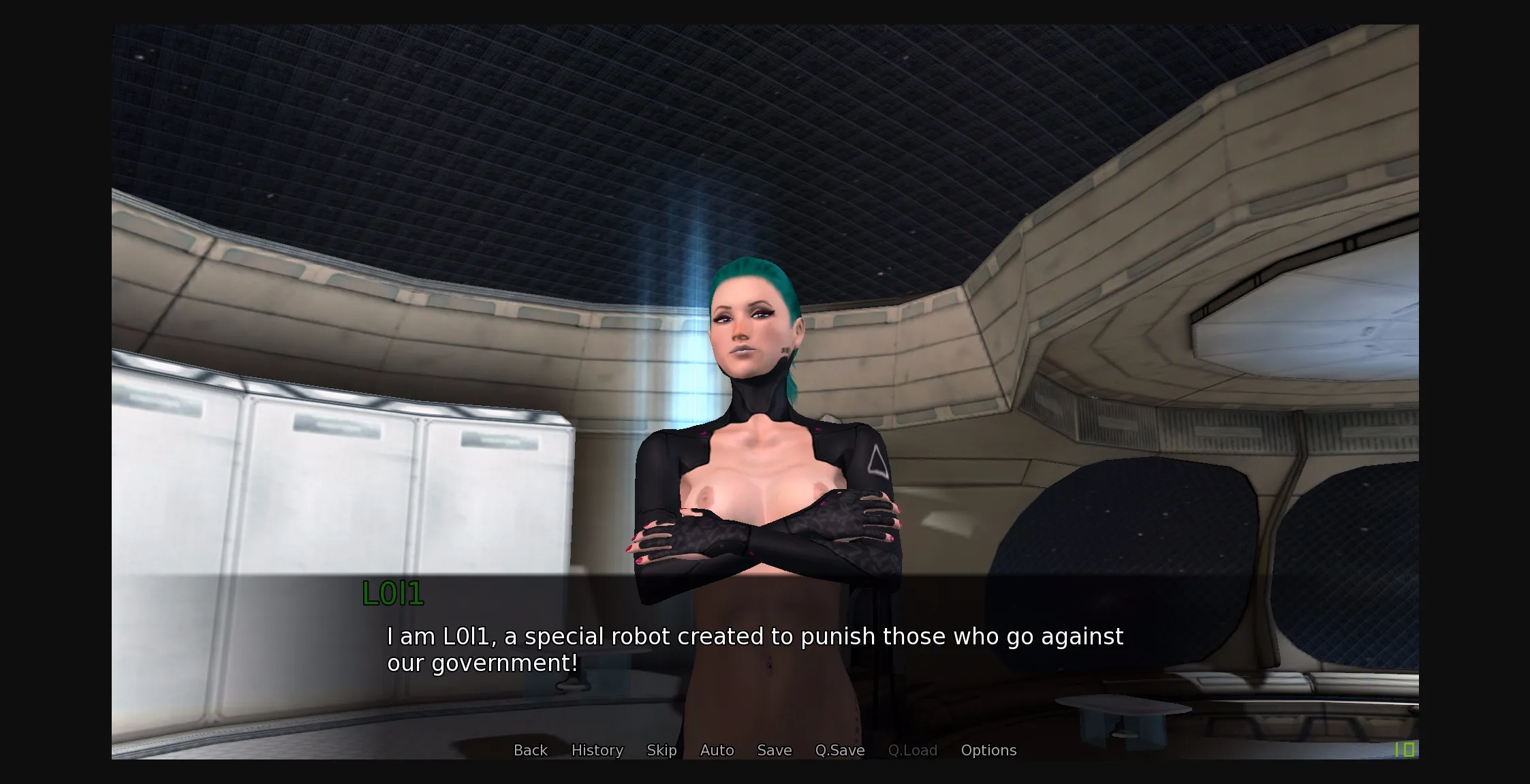Click the History quick-menu entry
This screenshot has width=1530, height=784.
click(597, 750)
